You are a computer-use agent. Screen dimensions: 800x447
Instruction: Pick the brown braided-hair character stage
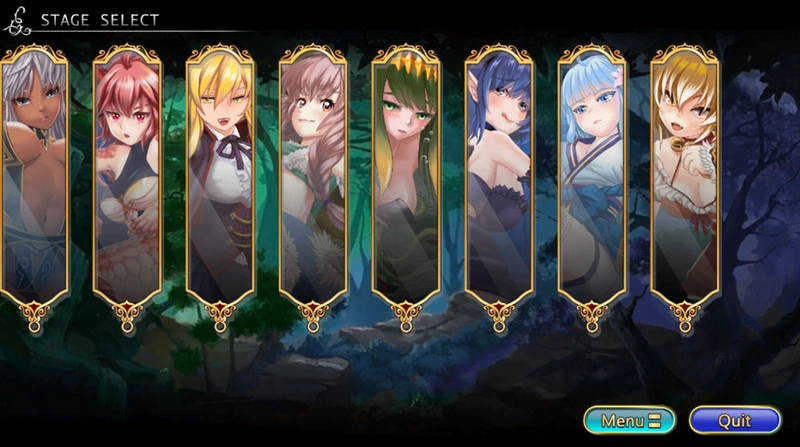313,175
